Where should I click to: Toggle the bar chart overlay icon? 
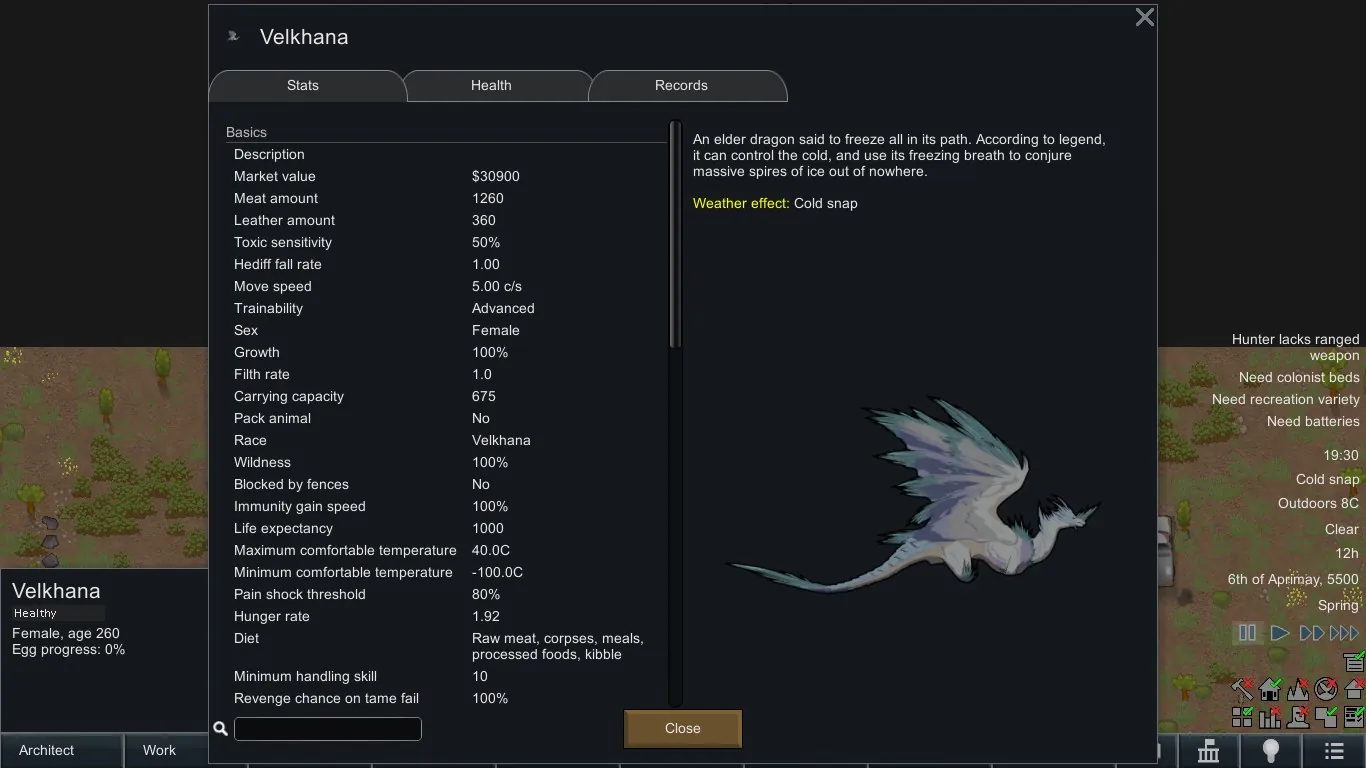click(1270, 717)
